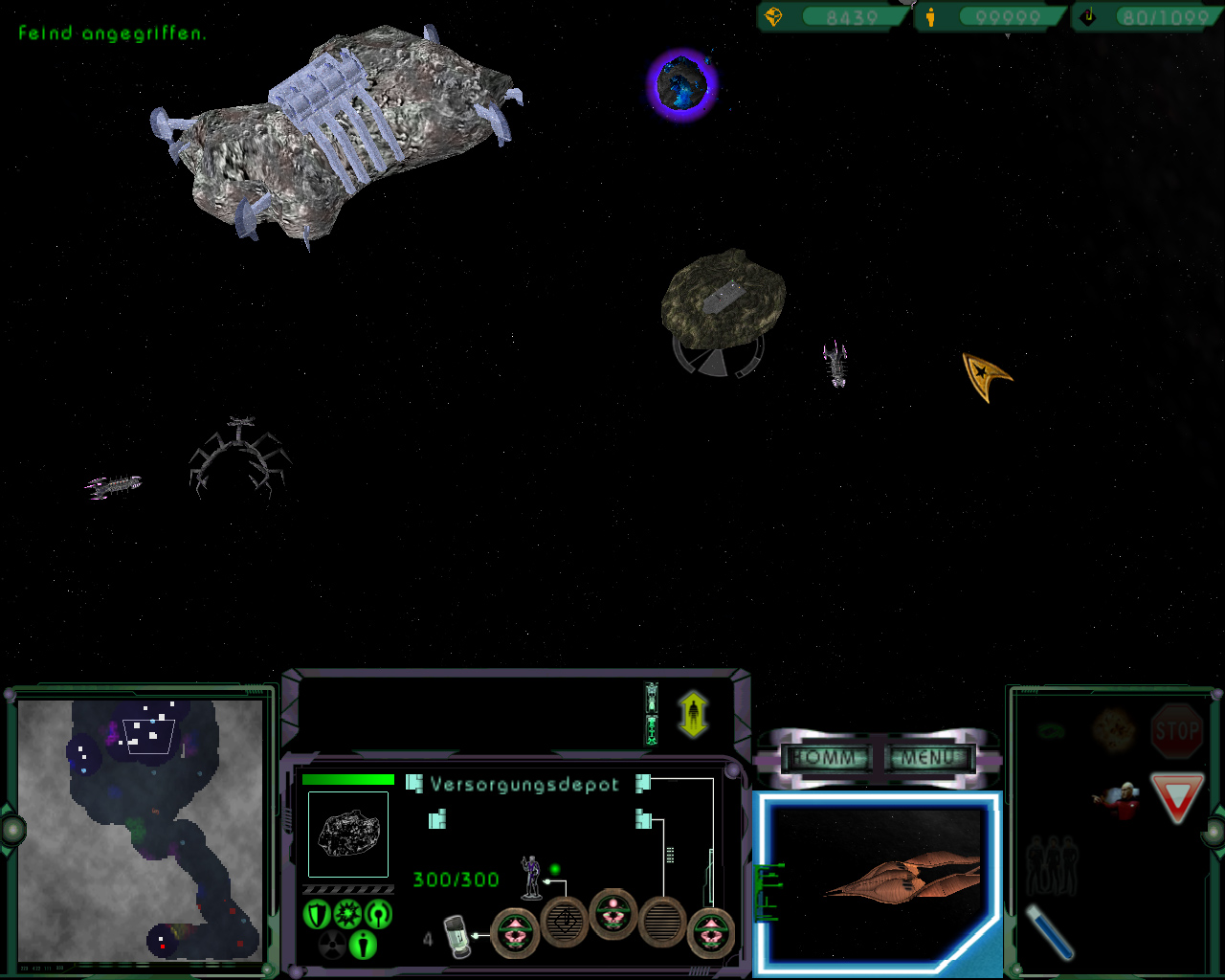Open the MENU button

coord(929,758)
